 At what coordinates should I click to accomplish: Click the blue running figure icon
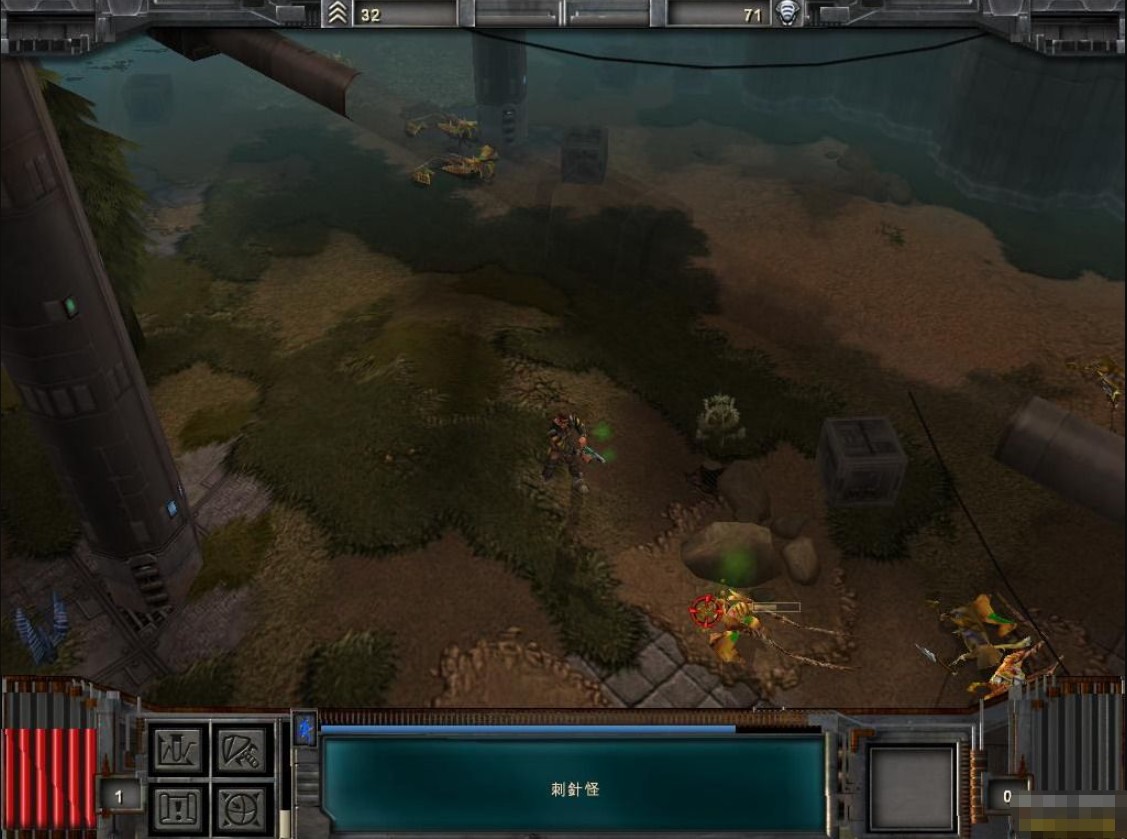[x=306, y=729]
